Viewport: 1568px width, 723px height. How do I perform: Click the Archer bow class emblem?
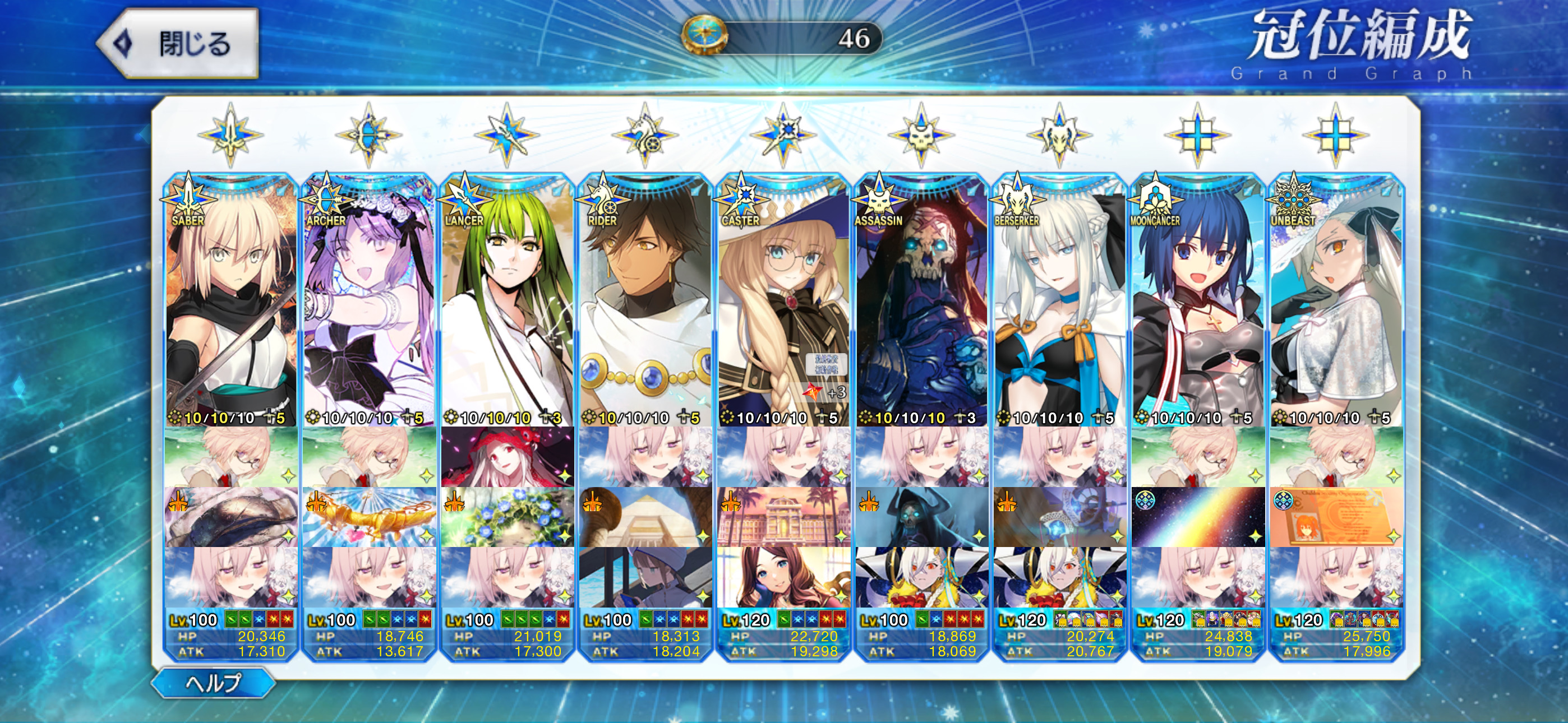click(368, 135)
